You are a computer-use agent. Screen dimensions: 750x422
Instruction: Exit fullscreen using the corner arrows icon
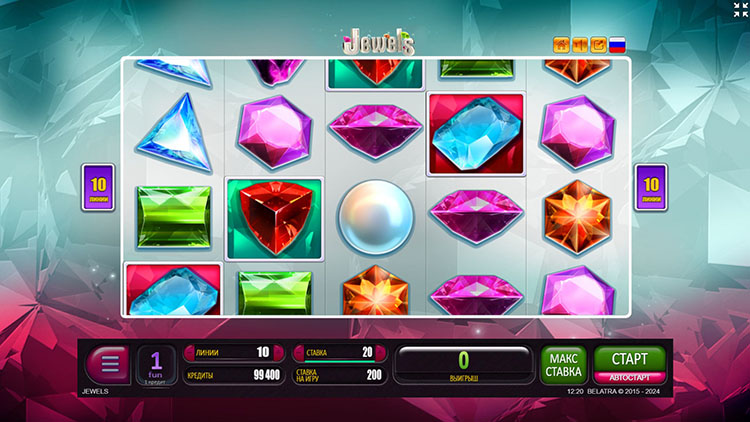pos(740,9)
